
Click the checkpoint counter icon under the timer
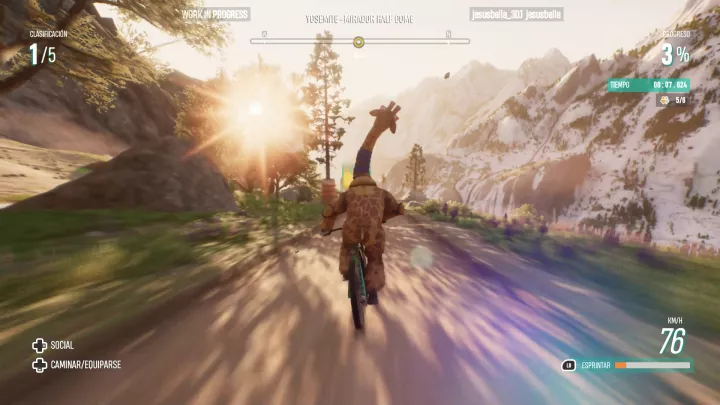(665, 100)
